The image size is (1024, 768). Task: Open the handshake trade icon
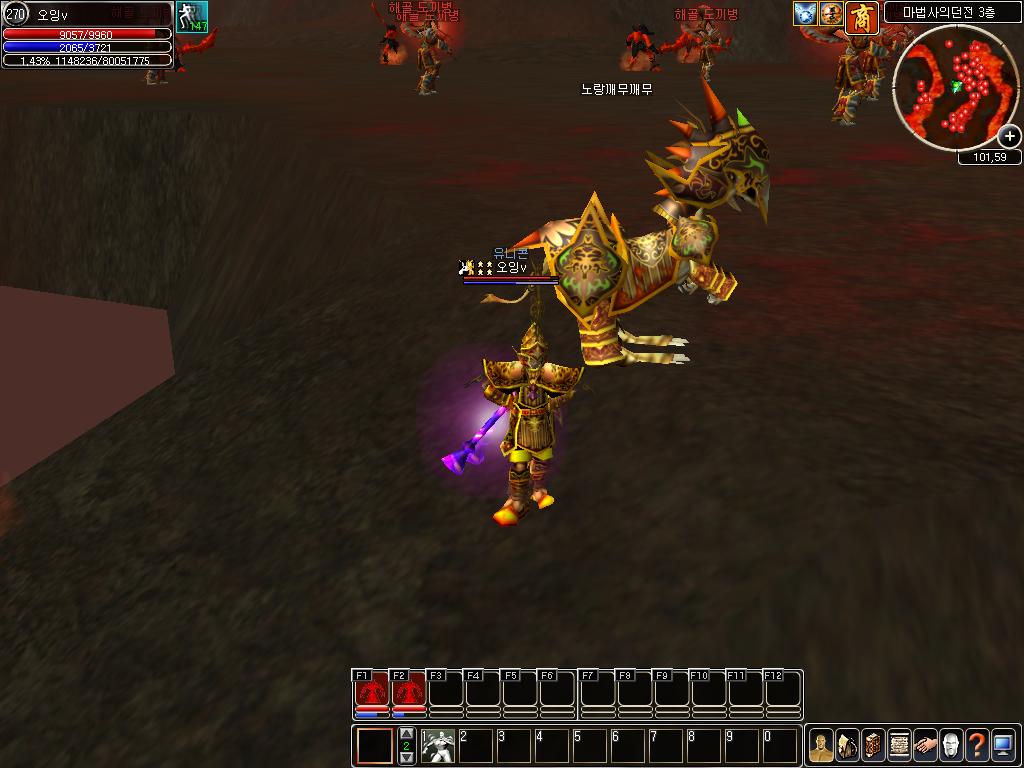[925, 746]
